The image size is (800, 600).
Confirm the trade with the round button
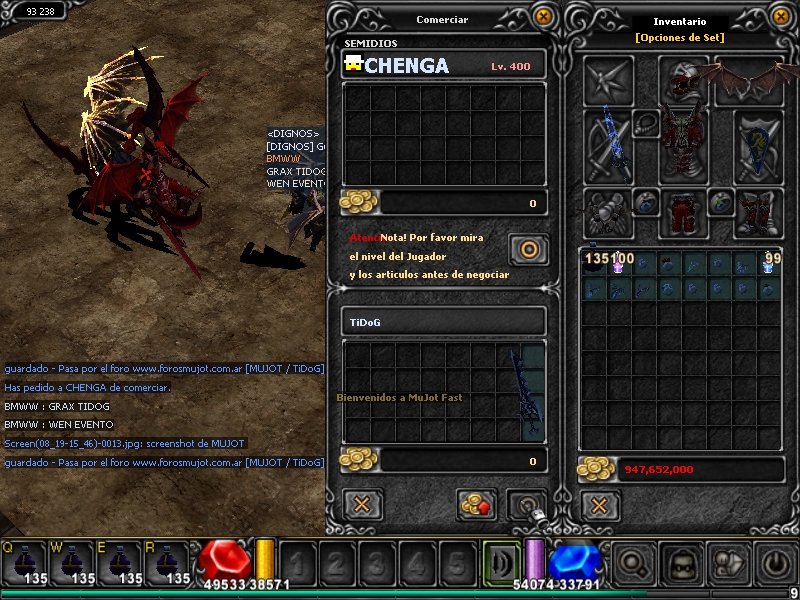(528, 250)
